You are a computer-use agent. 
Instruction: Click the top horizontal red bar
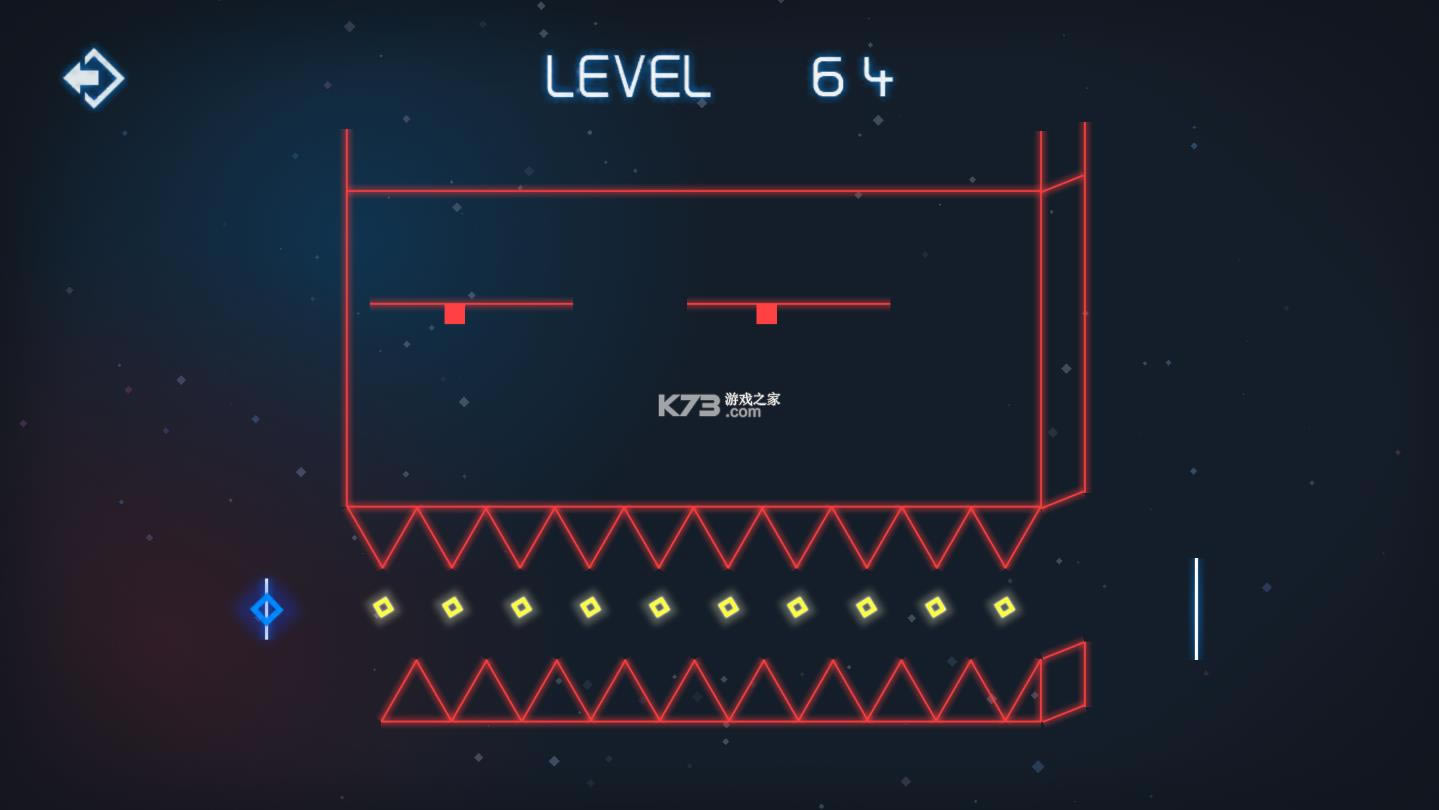(700, 187)
